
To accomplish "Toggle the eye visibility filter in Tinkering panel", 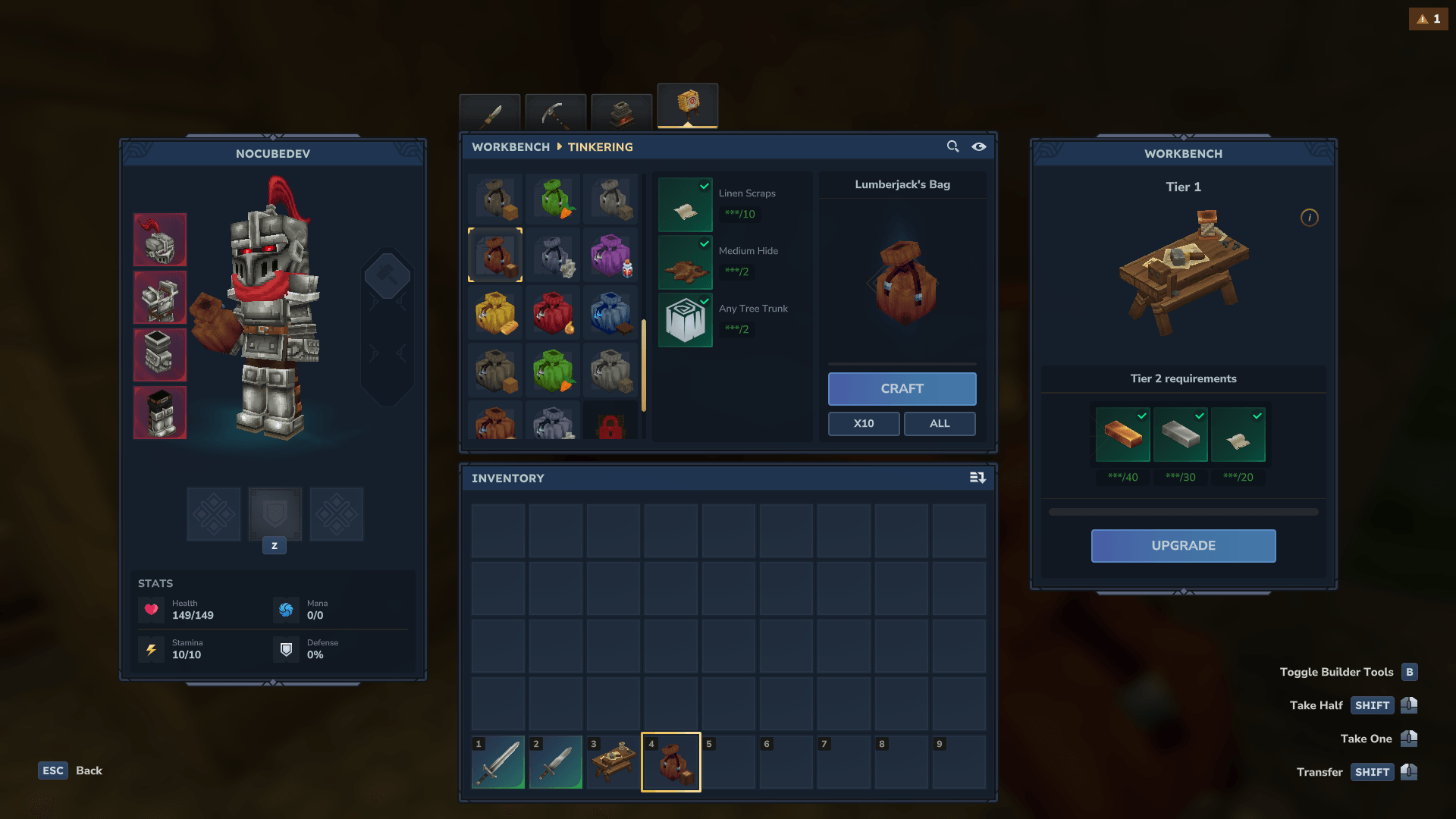I will tap(979, 146).
